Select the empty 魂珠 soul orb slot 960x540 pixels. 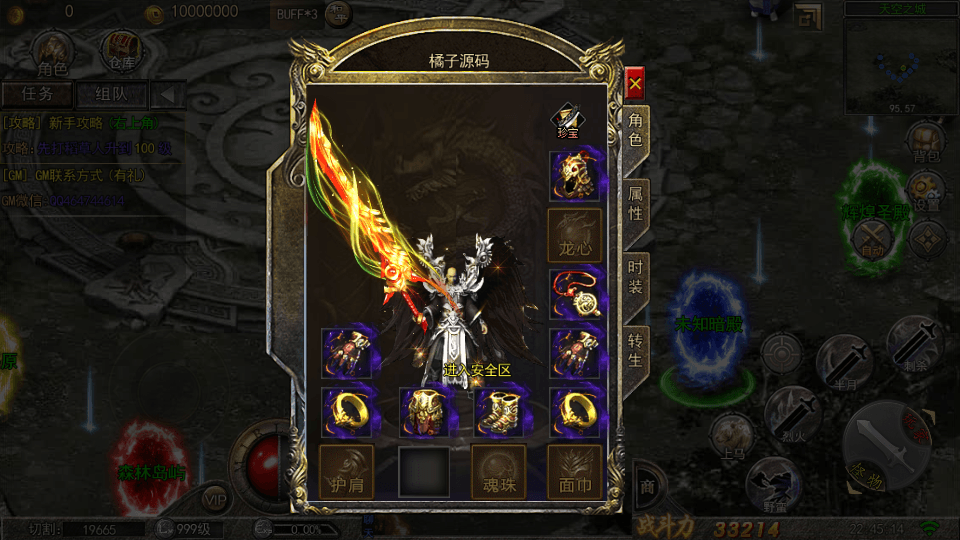(498, 472)
